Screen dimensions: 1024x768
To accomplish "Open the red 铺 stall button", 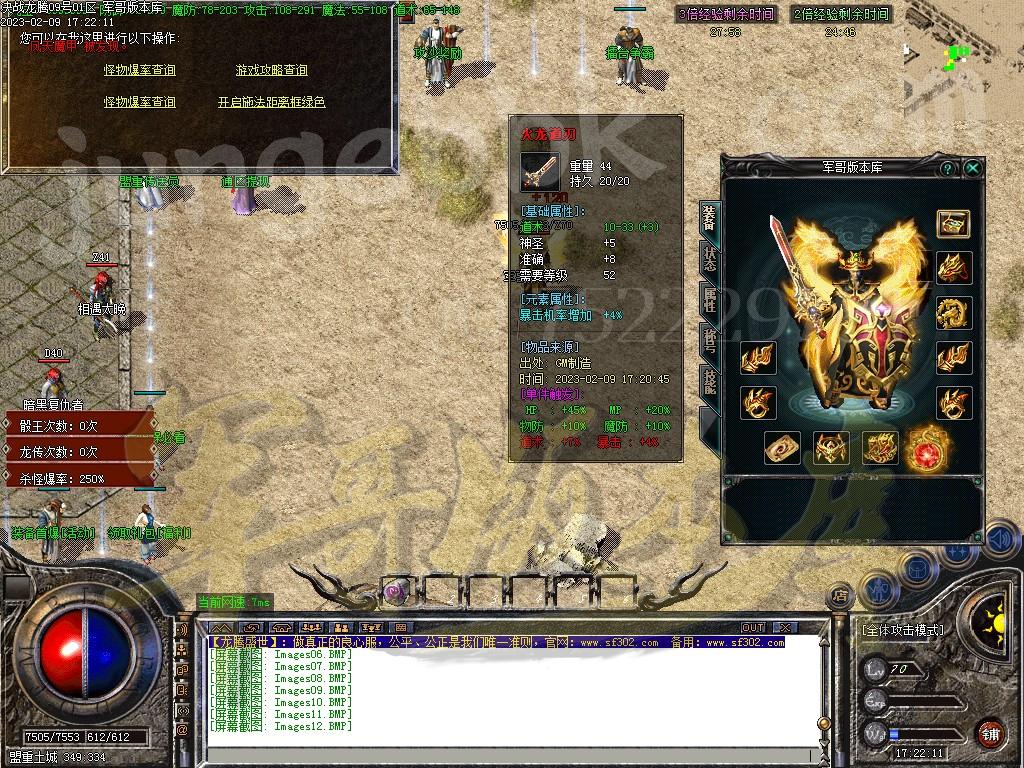I will pyautogui.click(x=990, y=733).
